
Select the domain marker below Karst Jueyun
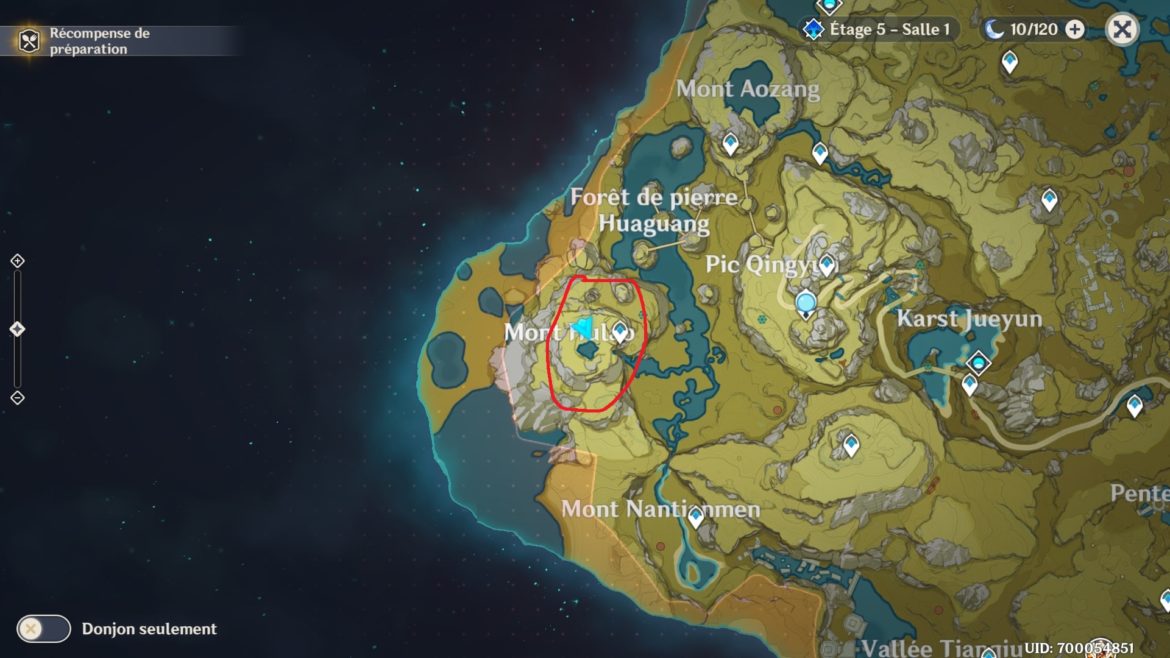[x=979, y=362]
